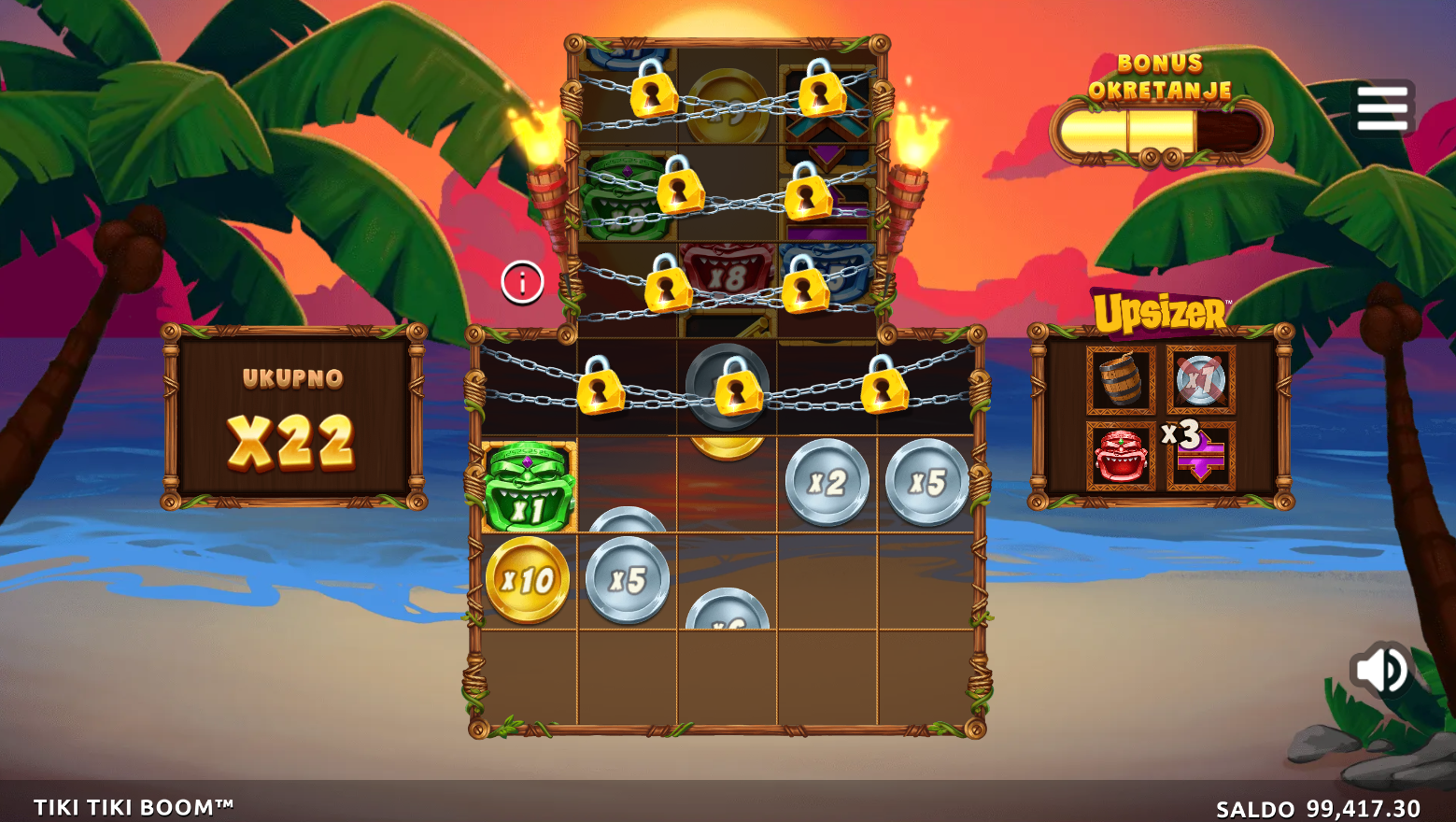Click the x5 silver coin beside x2
The image size is (1456, 822).
(x=925, y=484)
